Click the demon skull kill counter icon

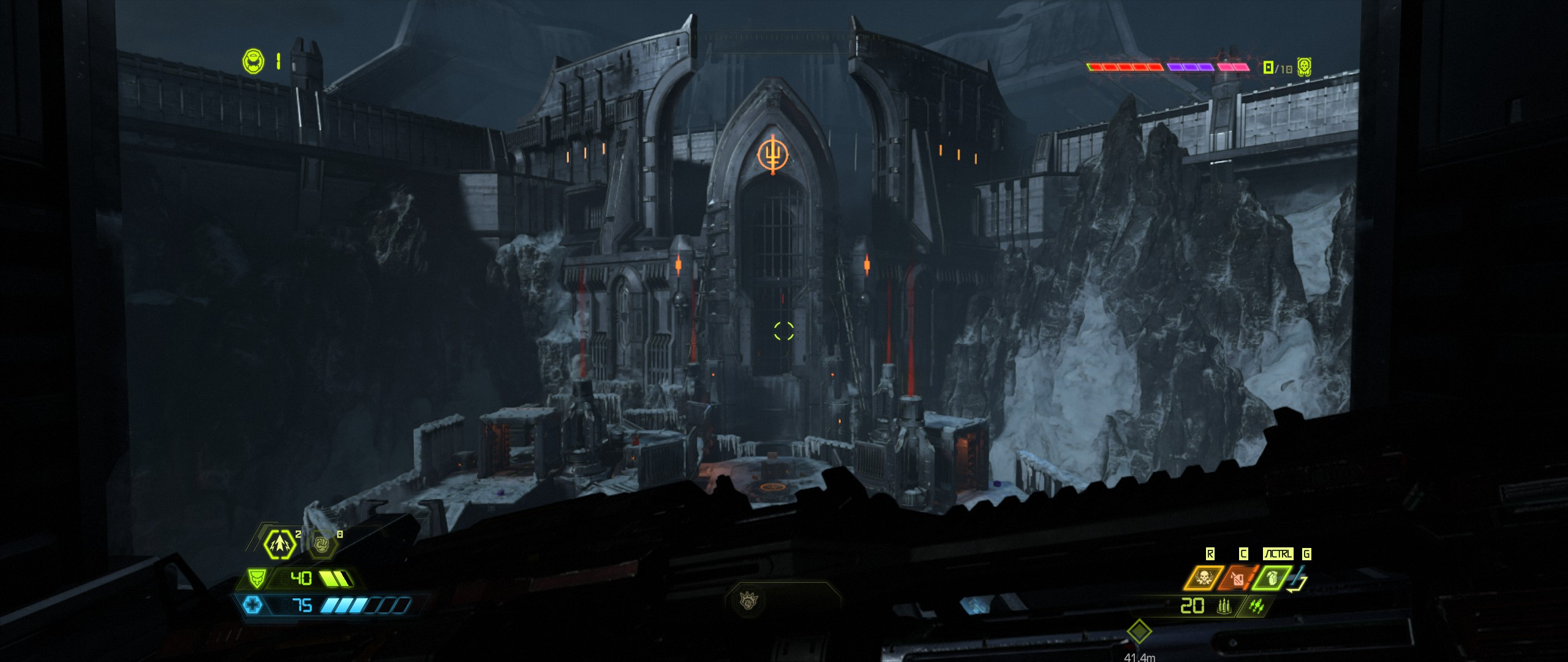1304,67
